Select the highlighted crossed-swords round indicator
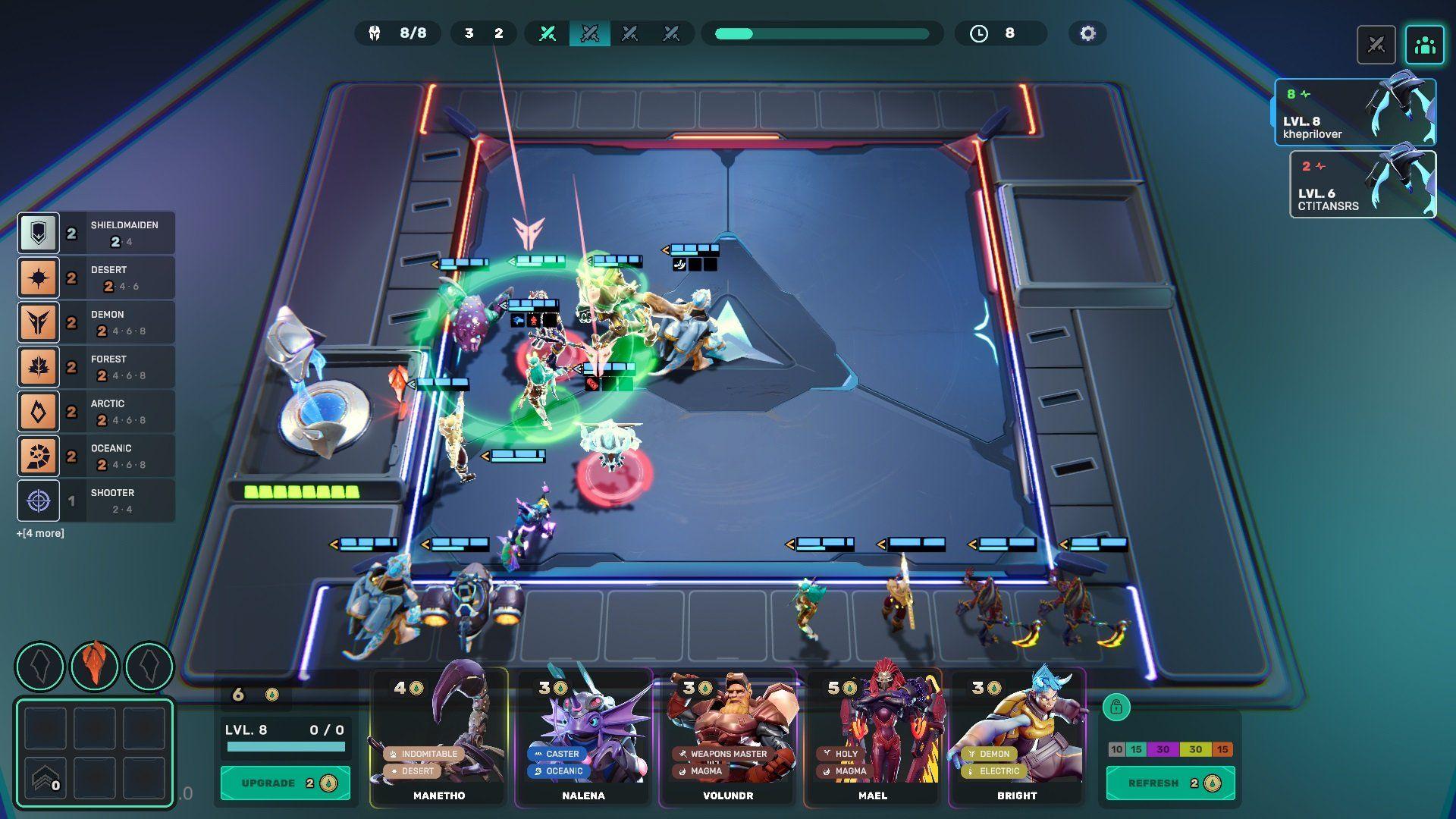This screenshot has width=1456, height=819. click(591, 33)
